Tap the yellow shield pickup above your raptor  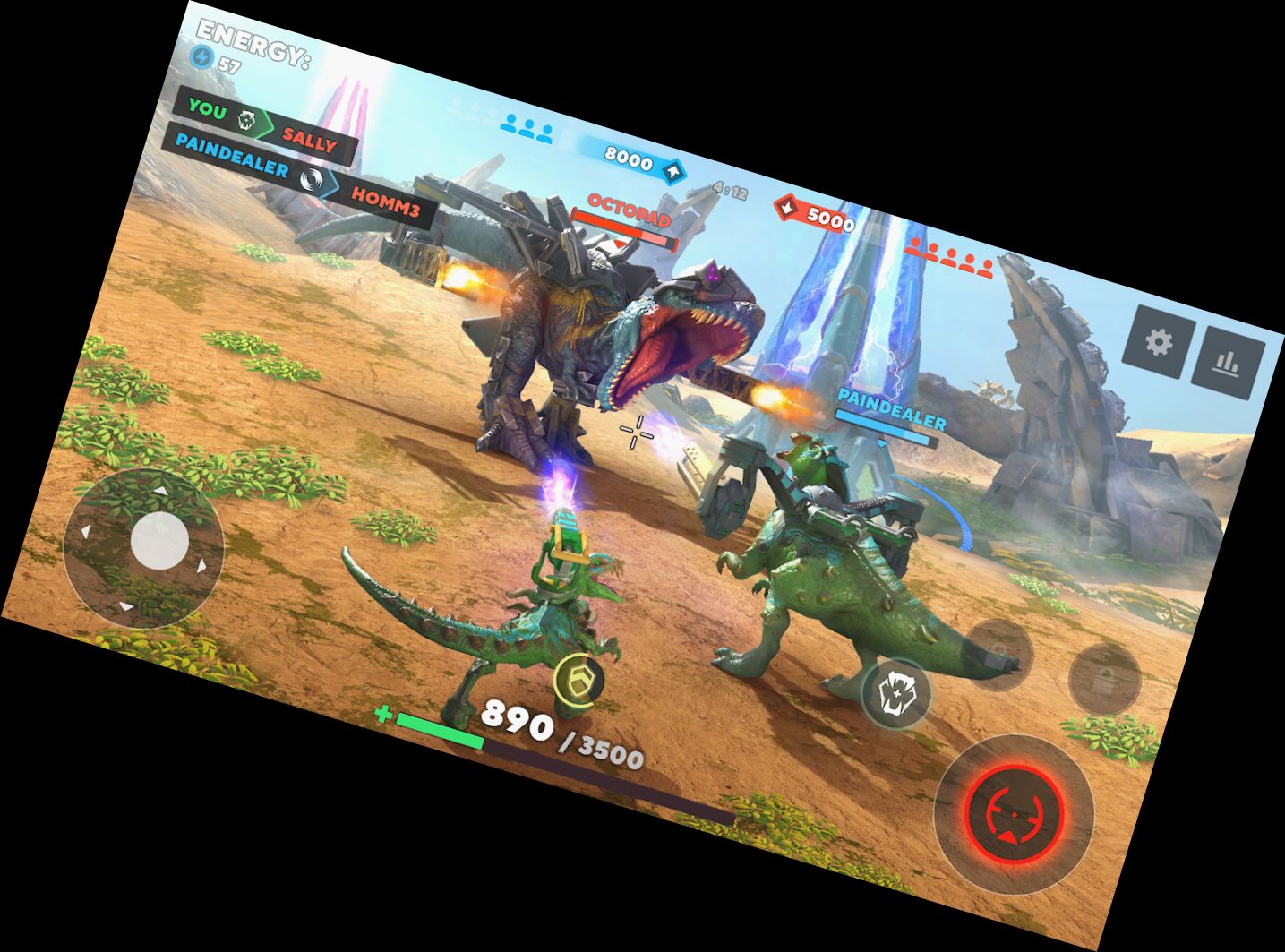[x=577, y=678]
